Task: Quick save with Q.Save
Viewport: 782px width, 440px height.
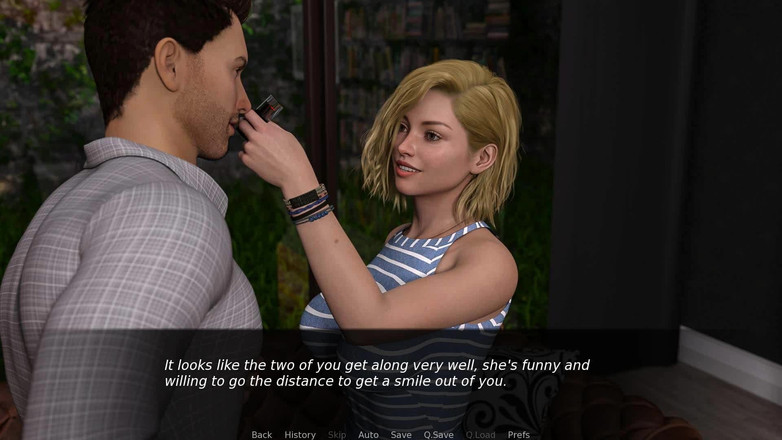Action: coord(438,435)
